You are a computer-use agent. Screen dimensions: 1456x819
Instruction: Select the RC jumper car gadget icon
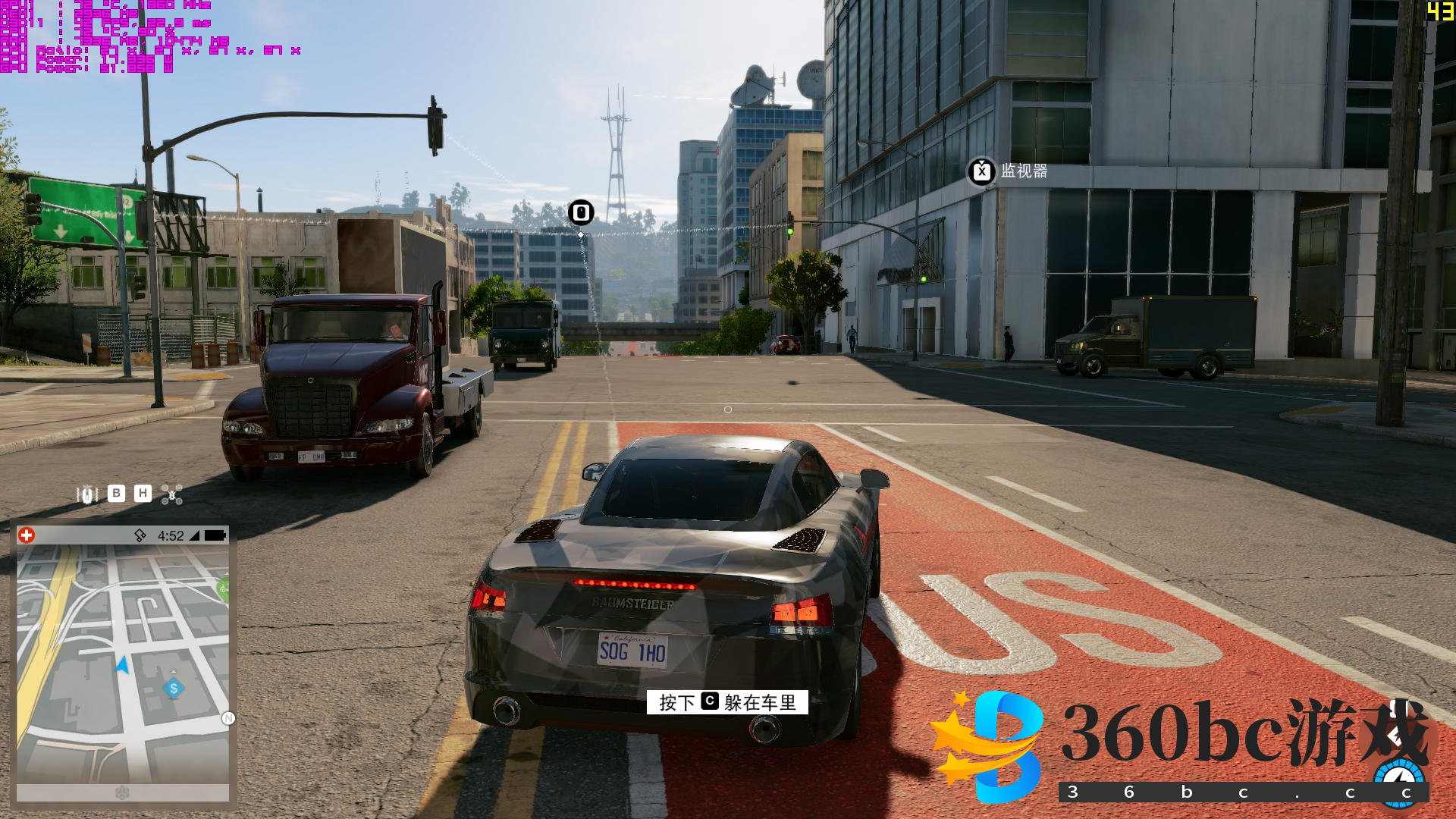coord(87,494)
